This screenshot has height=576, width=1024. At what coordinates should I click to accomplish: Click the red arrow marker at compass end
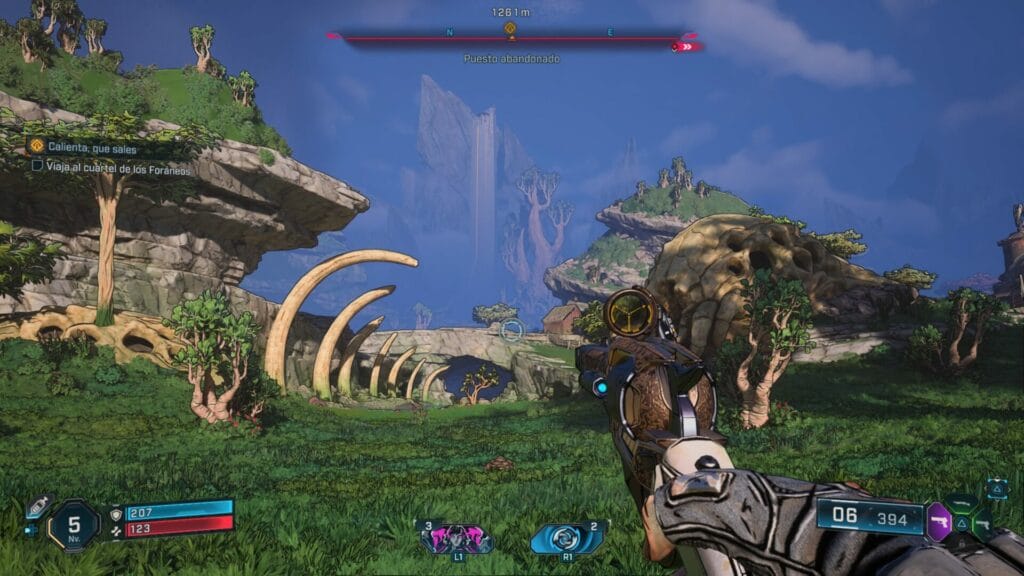click(x=685, y=46)
